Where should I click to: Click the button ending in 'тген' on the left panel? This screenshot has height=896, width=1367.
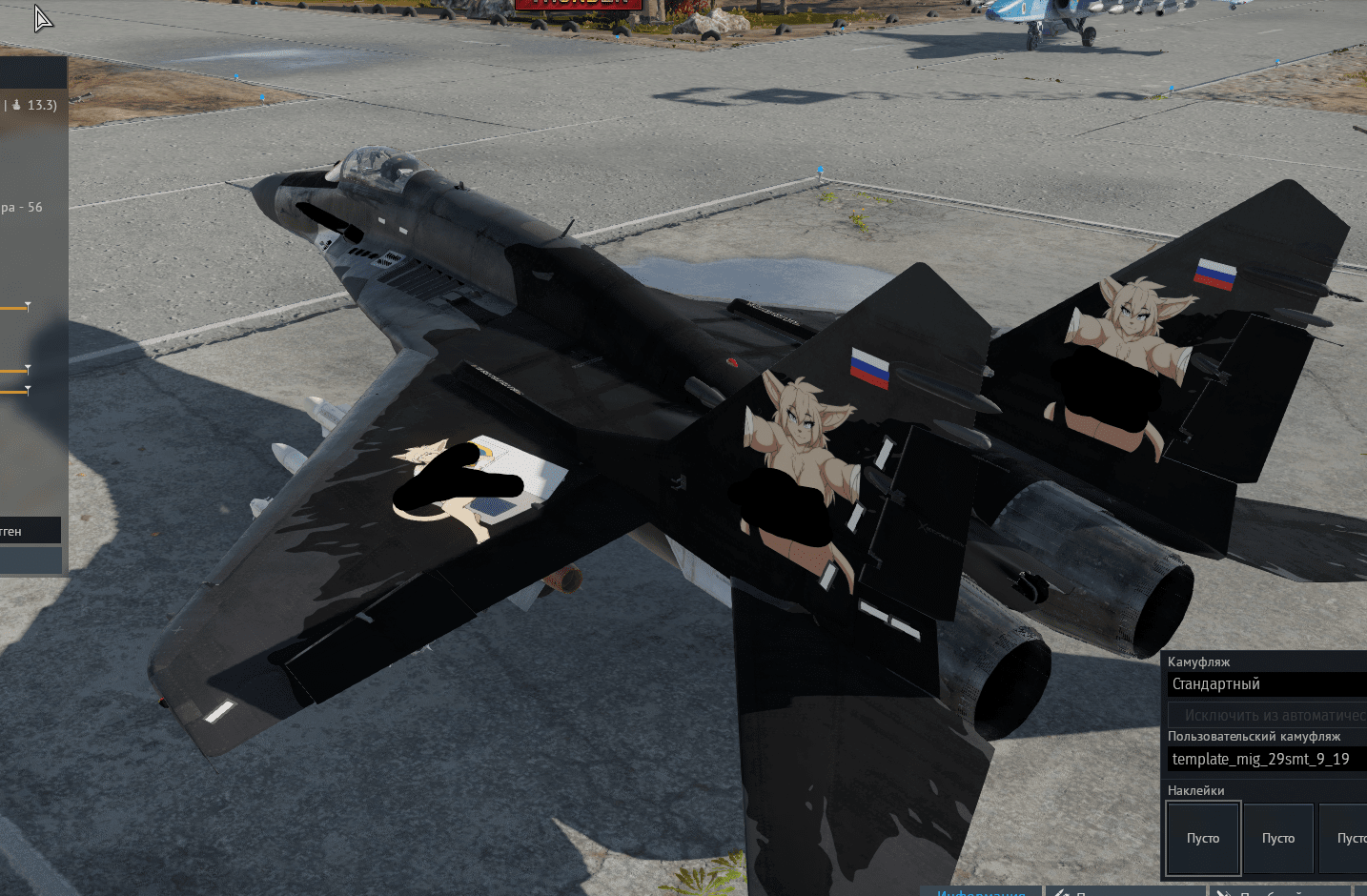click(29, 530)
